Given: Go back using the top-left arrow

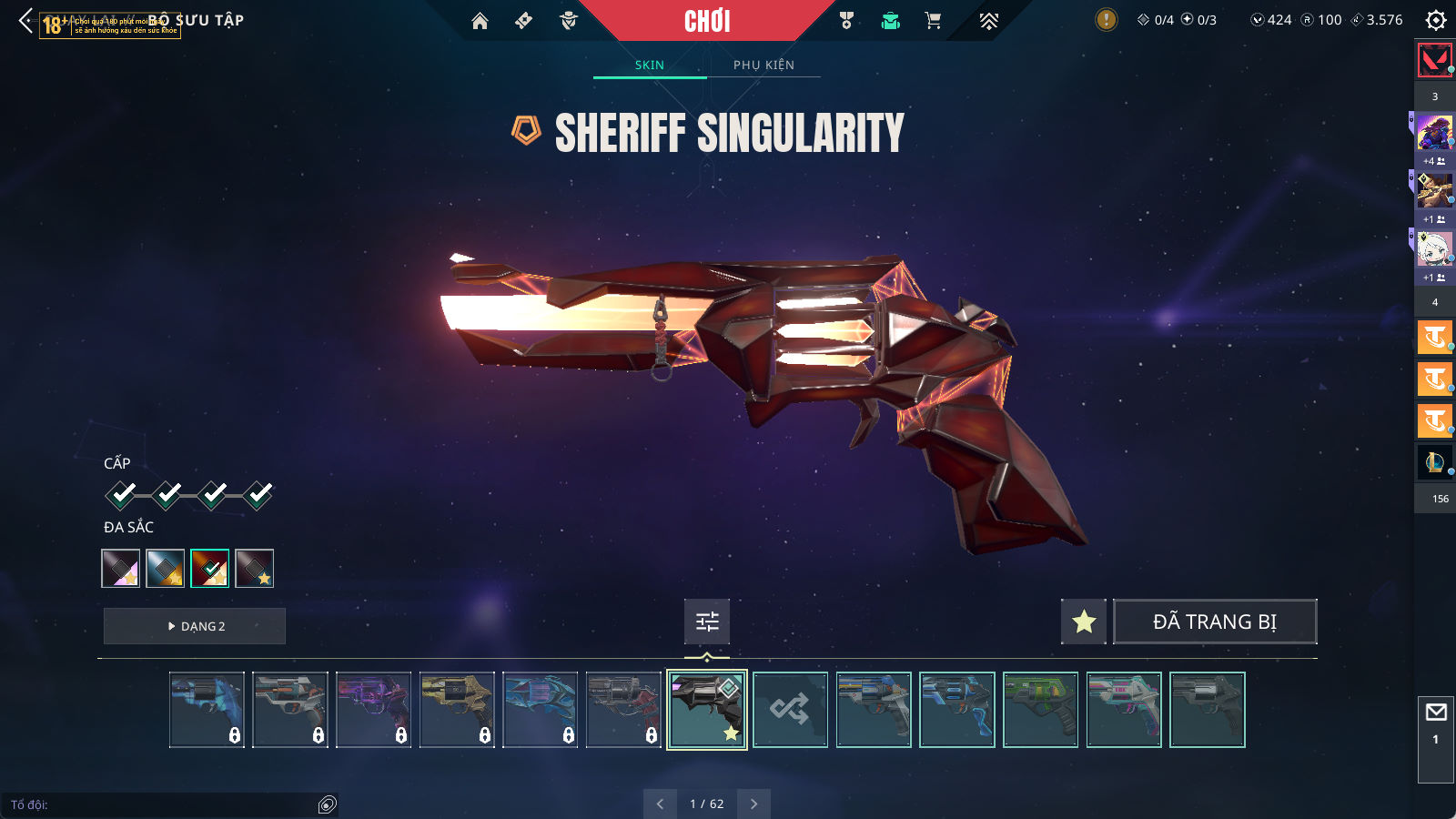Looking at the screenshot, I should point(25,20).
